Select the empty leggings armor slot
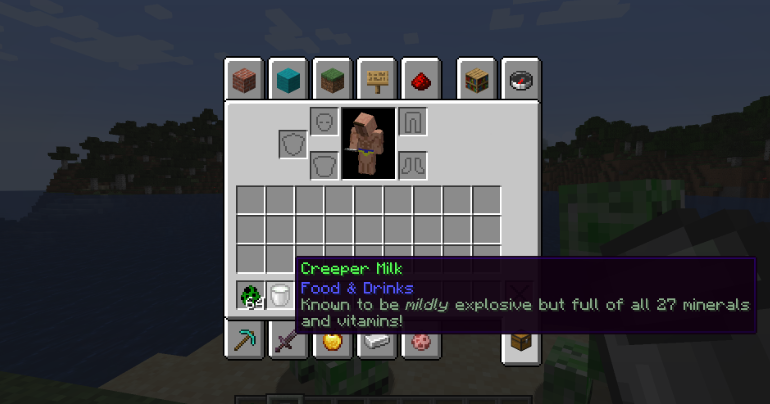The image size is (770, 404). [x=413, y=122]
